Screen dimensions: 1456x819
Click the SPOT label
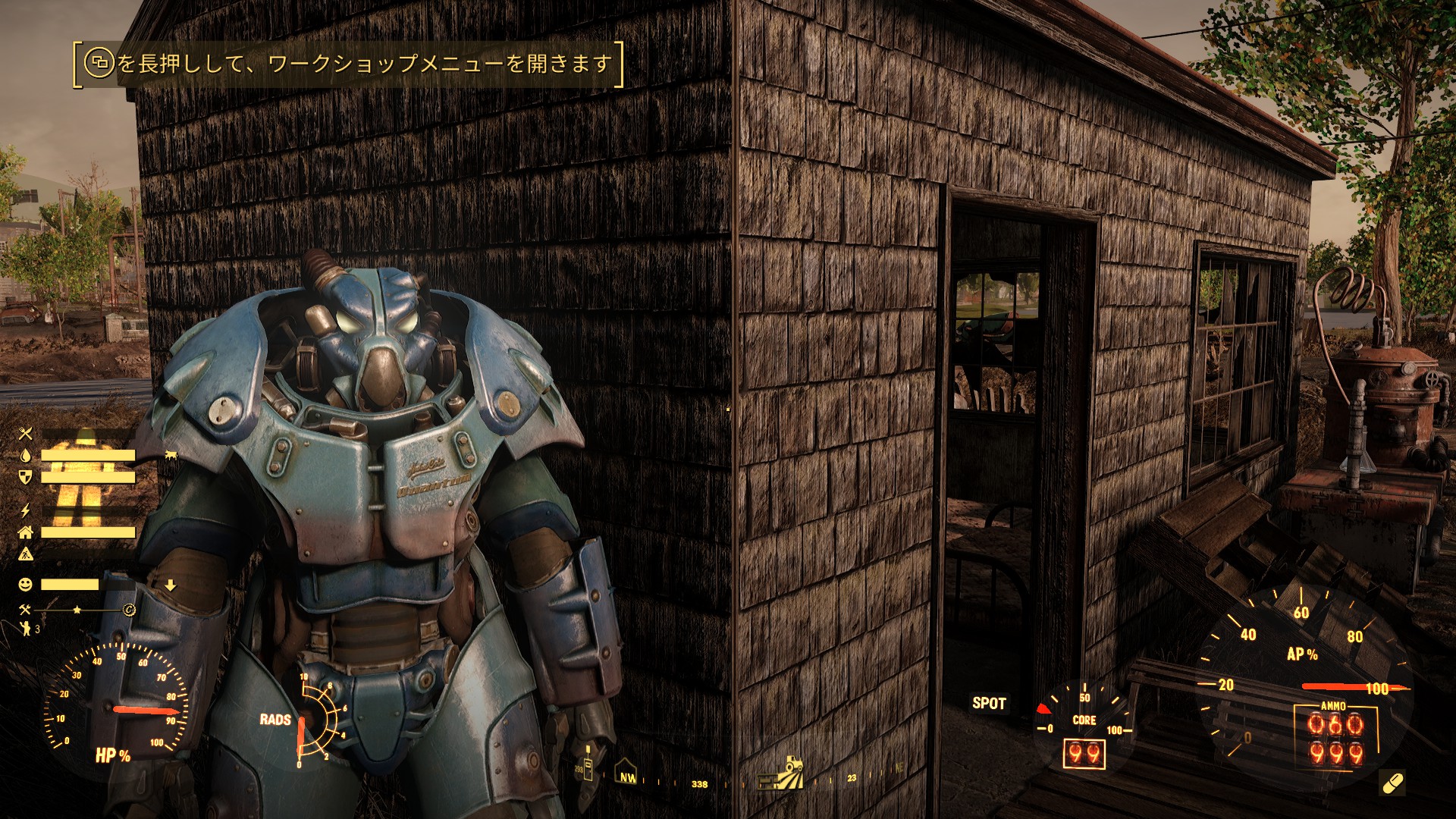point(988,704)
